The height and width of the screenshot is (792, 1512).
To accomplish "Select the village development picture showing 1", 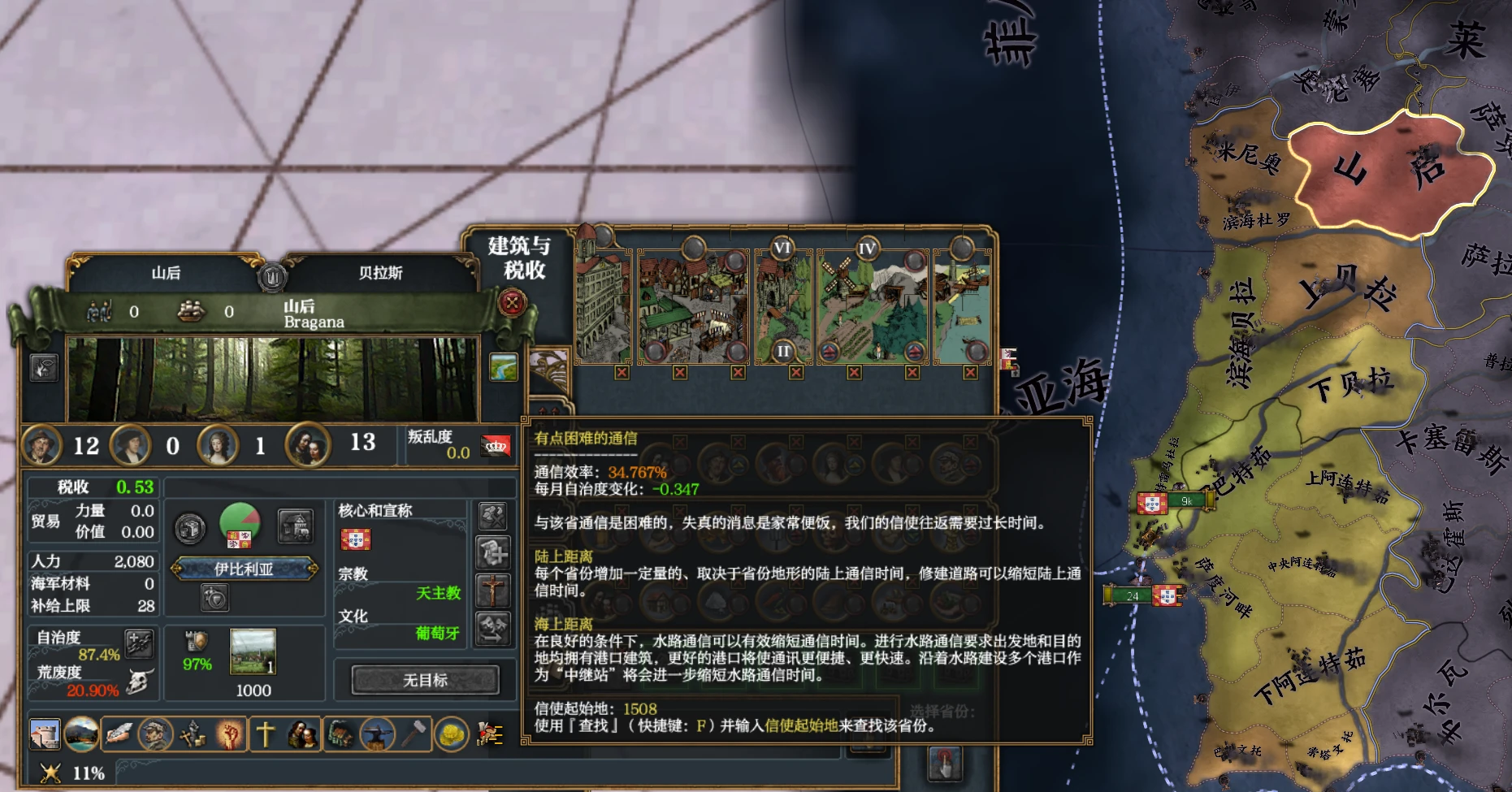I will (x=253, y=651).
